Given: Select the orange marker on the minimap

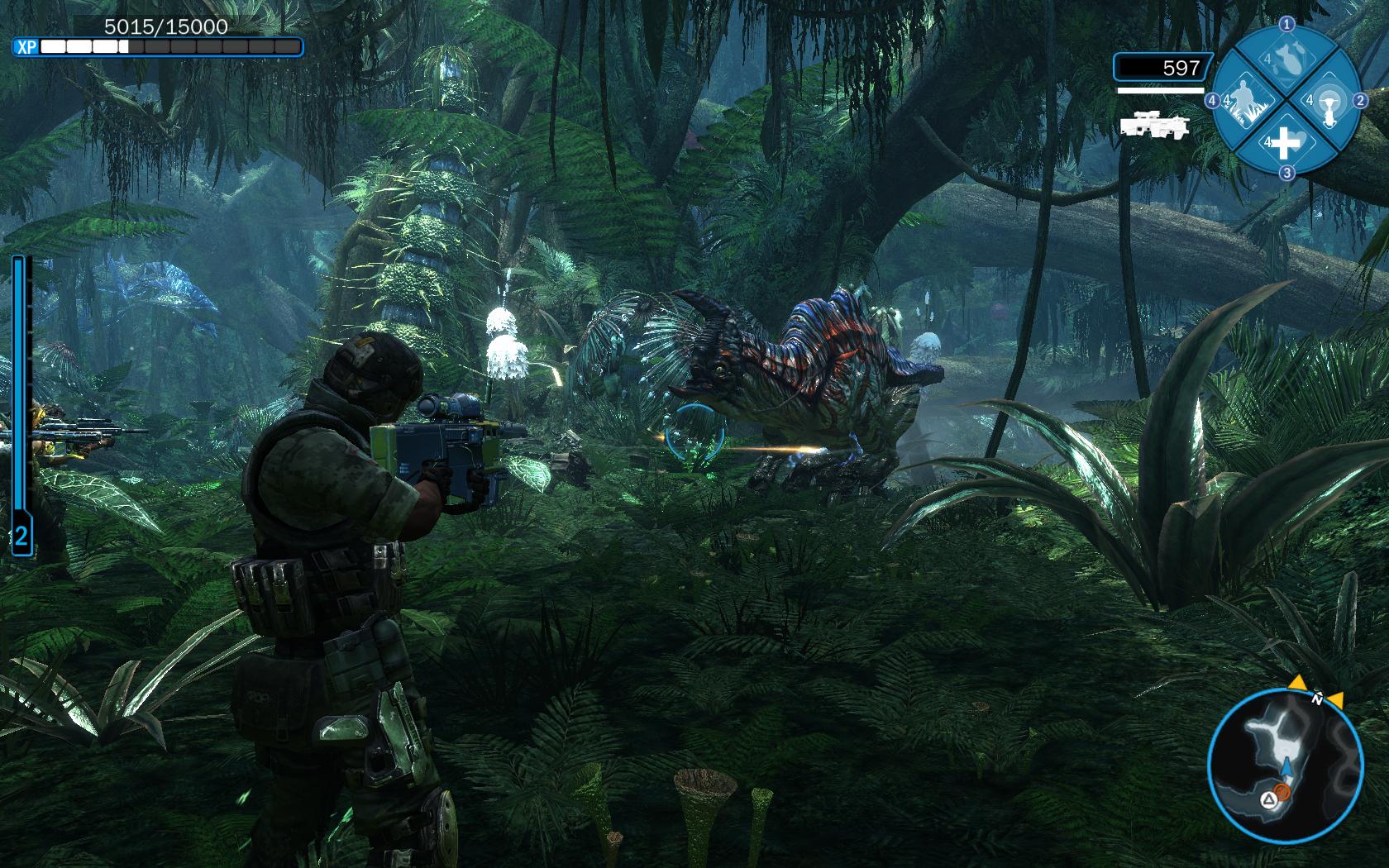Looking at the screenshot, I should (1282, 792).
